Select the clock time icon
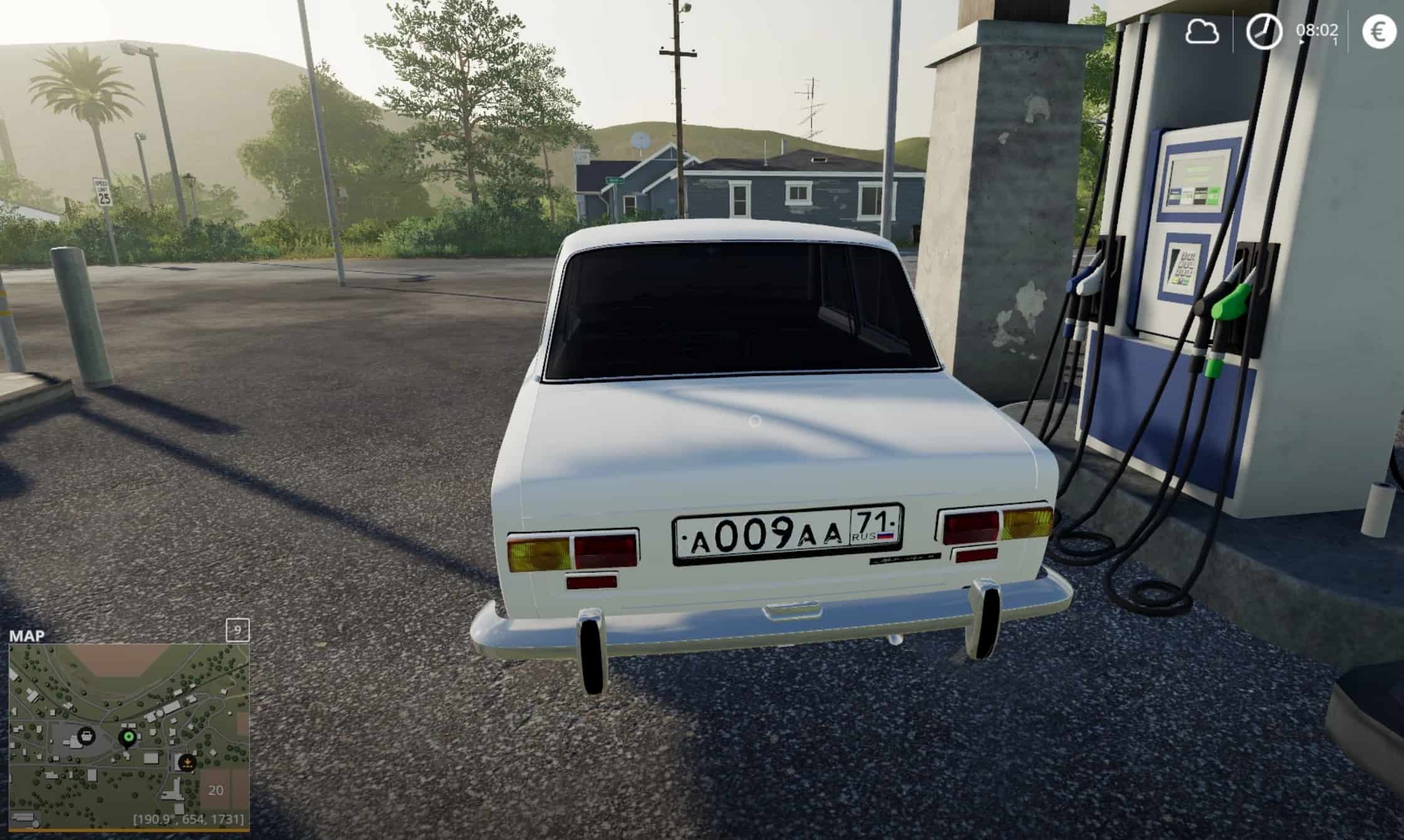The width and height of the screenshot is (1404, 840). (x=1263, y=32)
